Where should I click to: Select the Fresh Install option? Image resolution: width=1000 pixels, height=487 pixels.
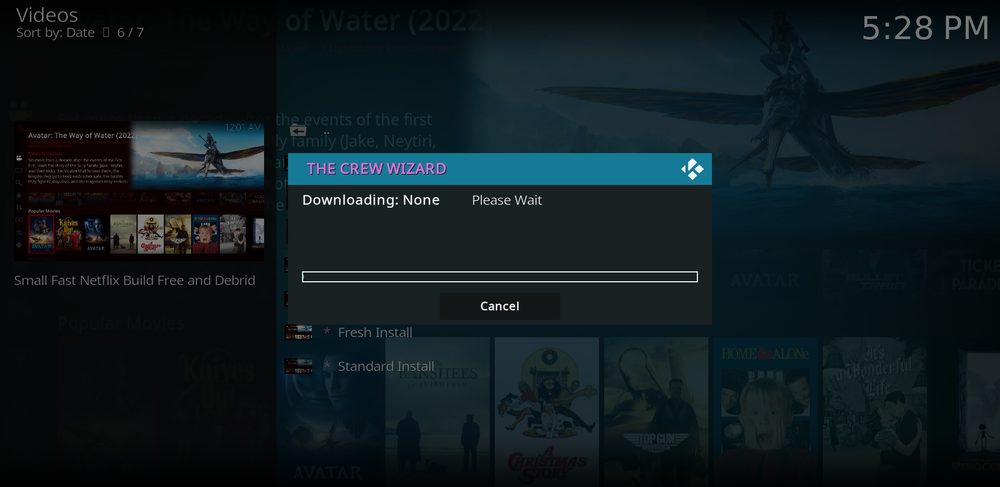pyautogui.click(x=375, y=332)
